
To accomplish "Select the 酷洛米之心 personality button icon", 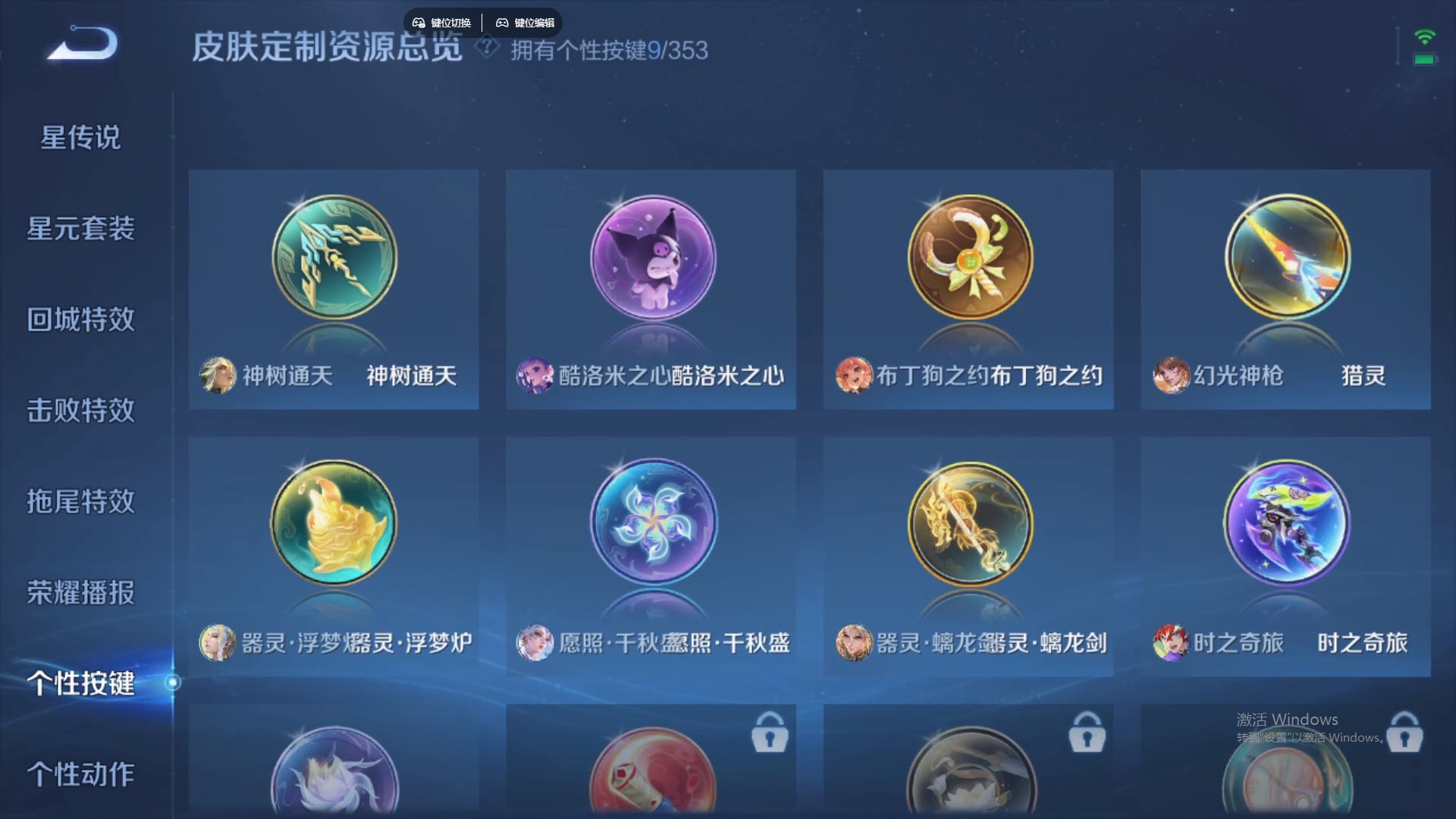I will point(651,258).
